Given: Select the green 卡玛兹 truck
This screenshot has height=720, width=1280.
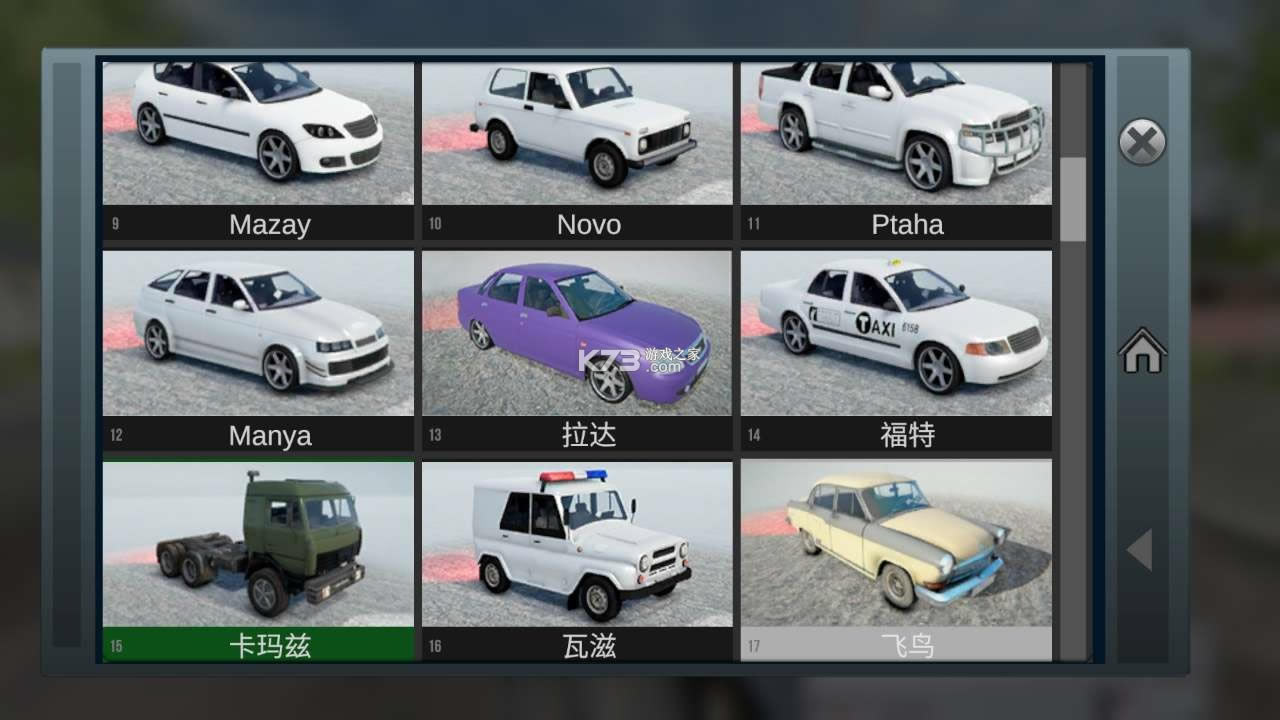Looking at the screenshot, I should point(258,543).
